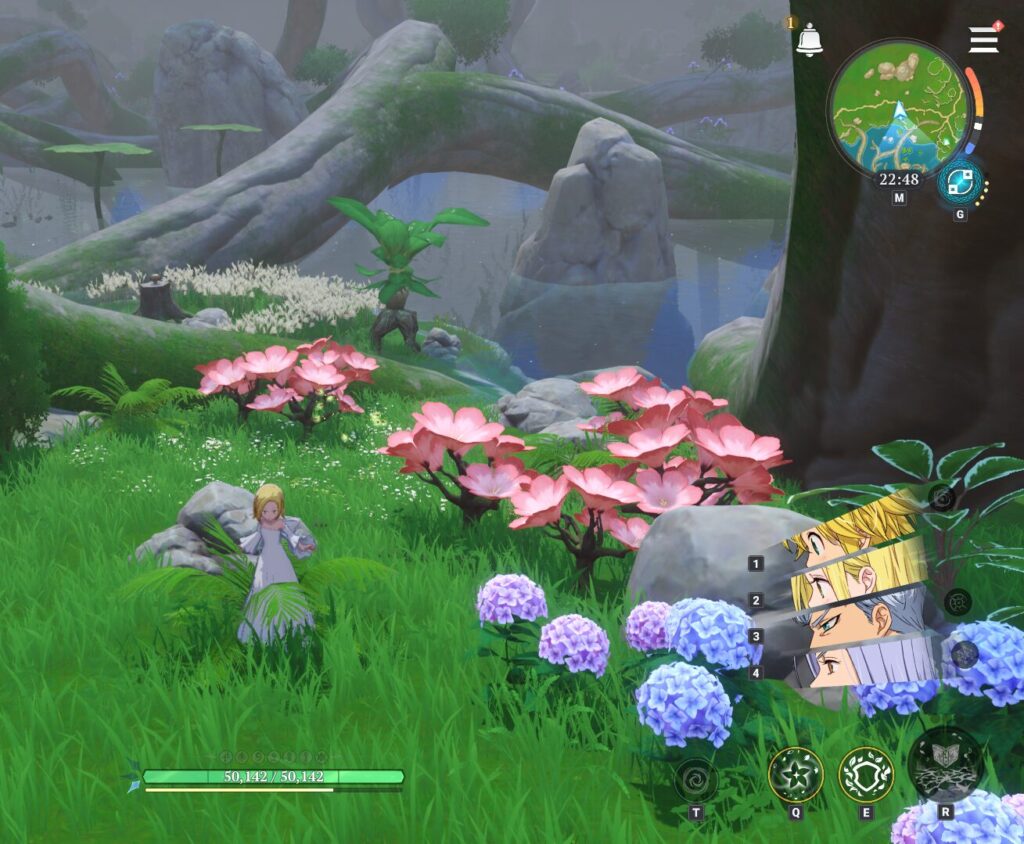Choose the grey-haired teal-eyed character portrait
1024x844 pixels.
tap(865, 618)
